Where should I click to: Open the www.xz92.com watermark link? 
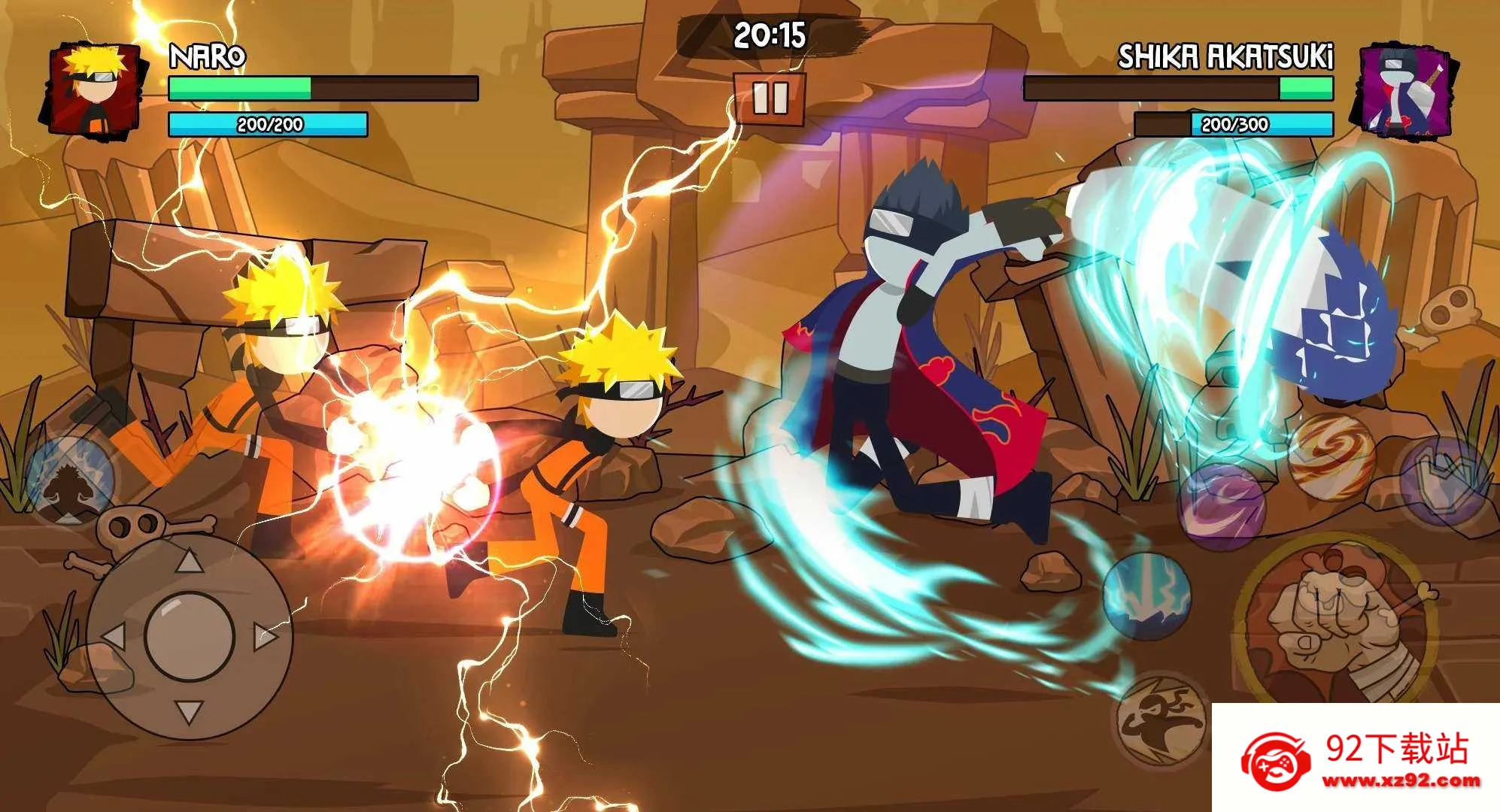1401,780
